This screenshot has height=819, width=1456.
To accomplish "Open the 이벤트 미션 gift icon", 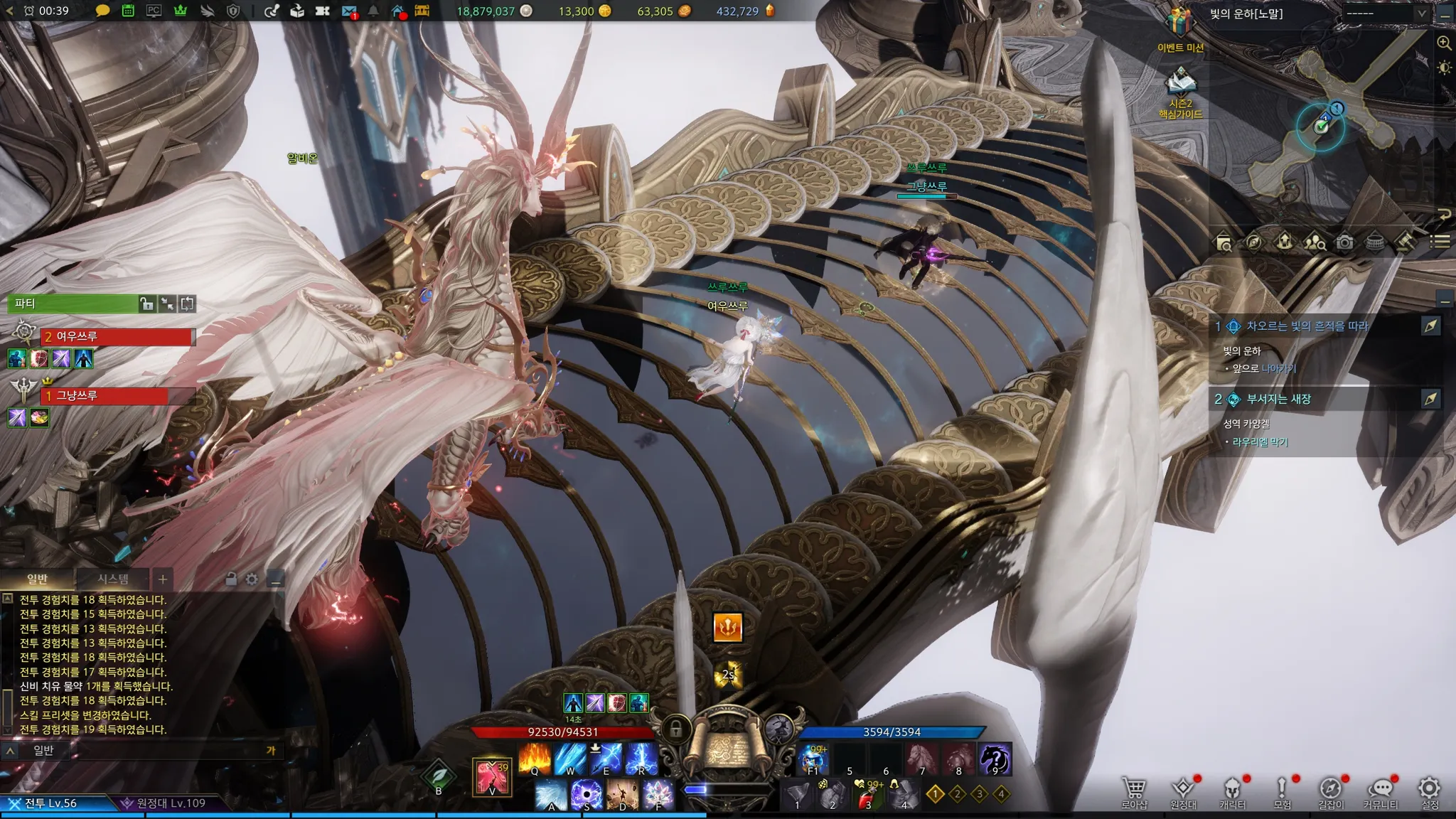I will (1180, 24).
